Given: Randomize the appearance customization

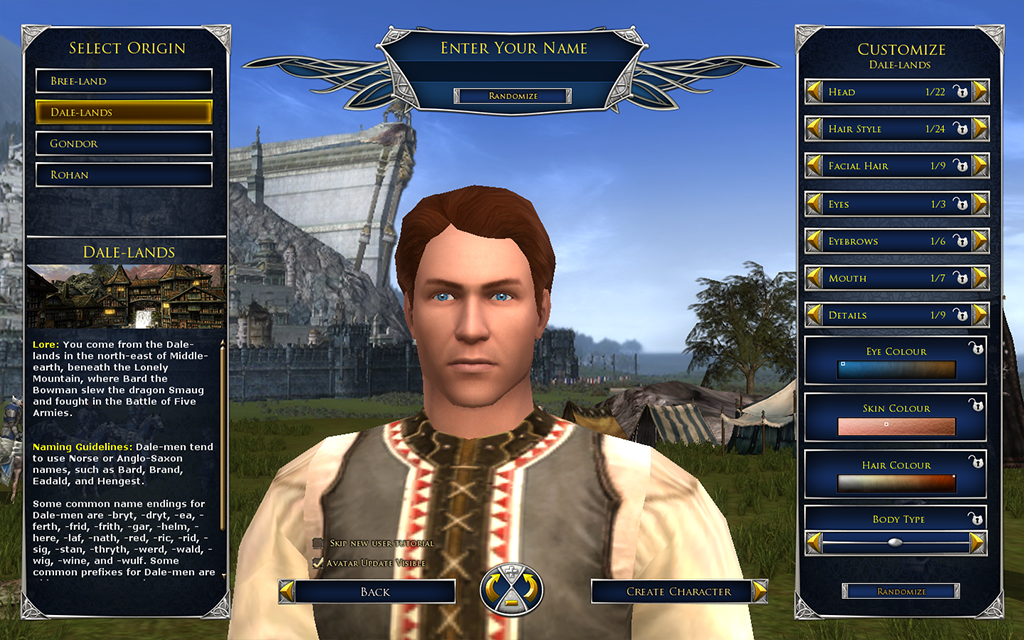Looking at the screenshot, I should tap(900, 591).
